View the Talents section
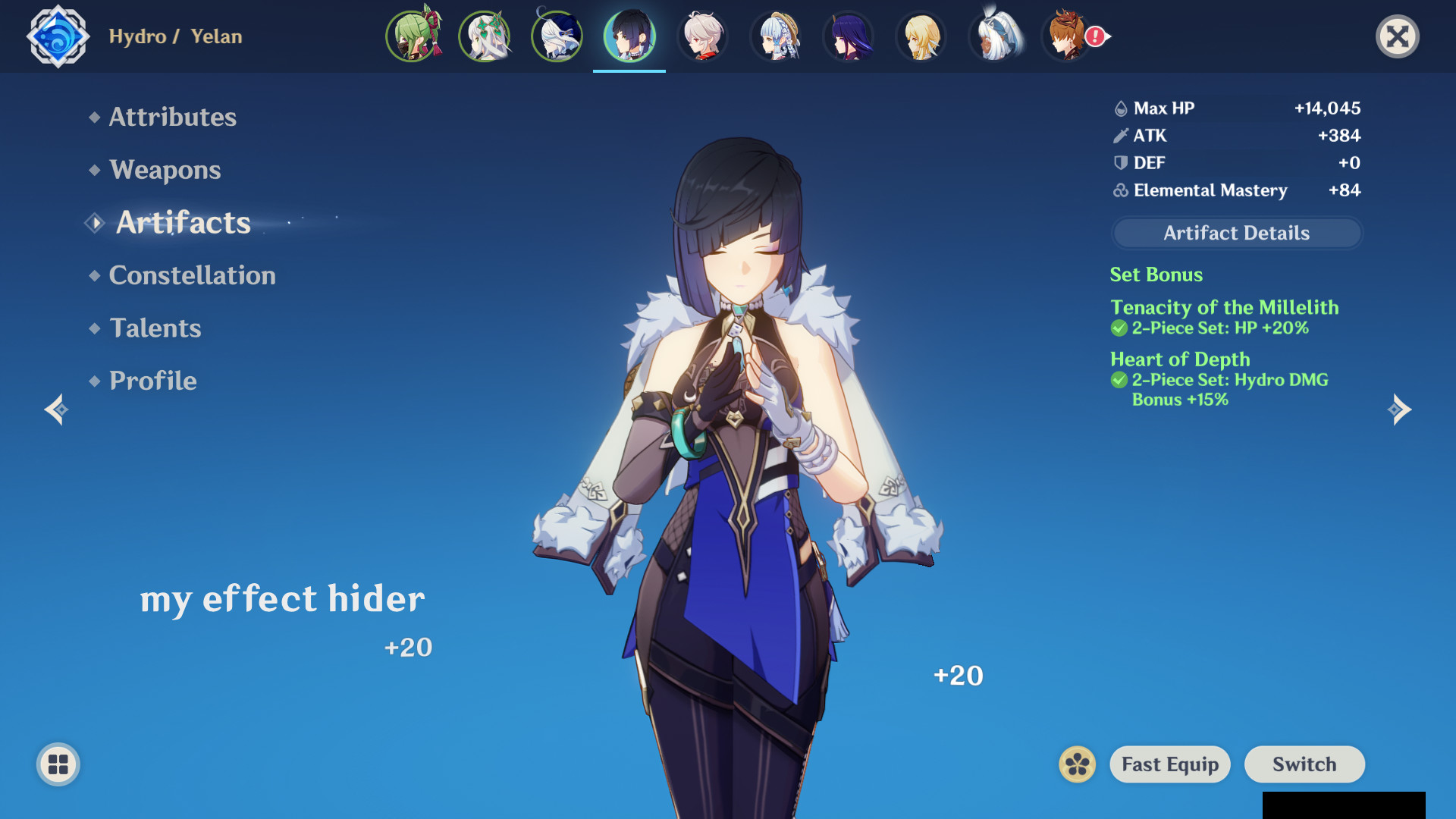1456x819 pixels. [x=155, y=328]
